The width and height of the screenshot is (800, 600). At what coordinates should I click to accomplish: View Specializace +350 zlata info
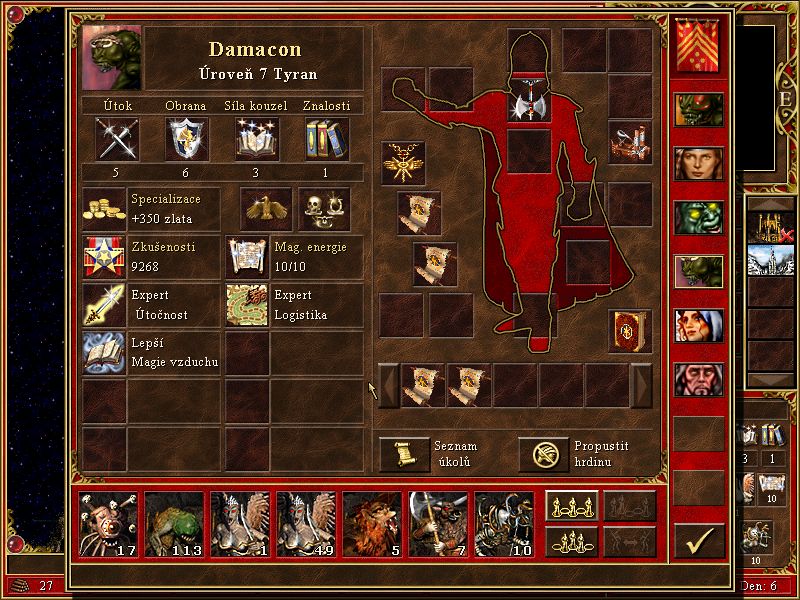(x=104, y=209)
